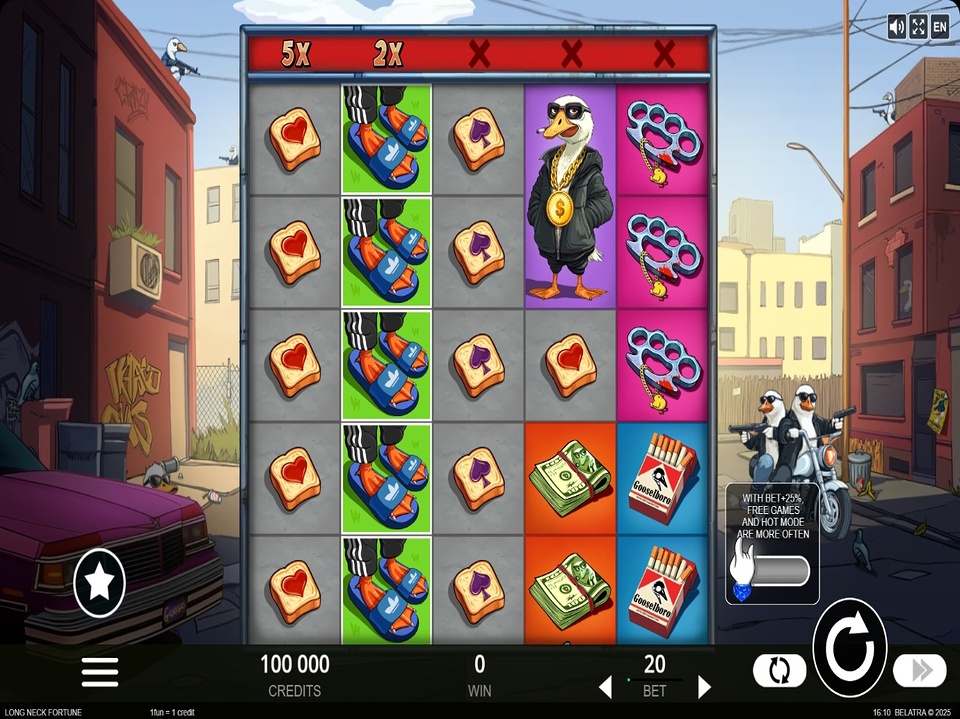Image resolution: width=960 pixels, height=719 pixels.
Task: Enable autoplay with the looping arrows button
Action: pos(779,669)
